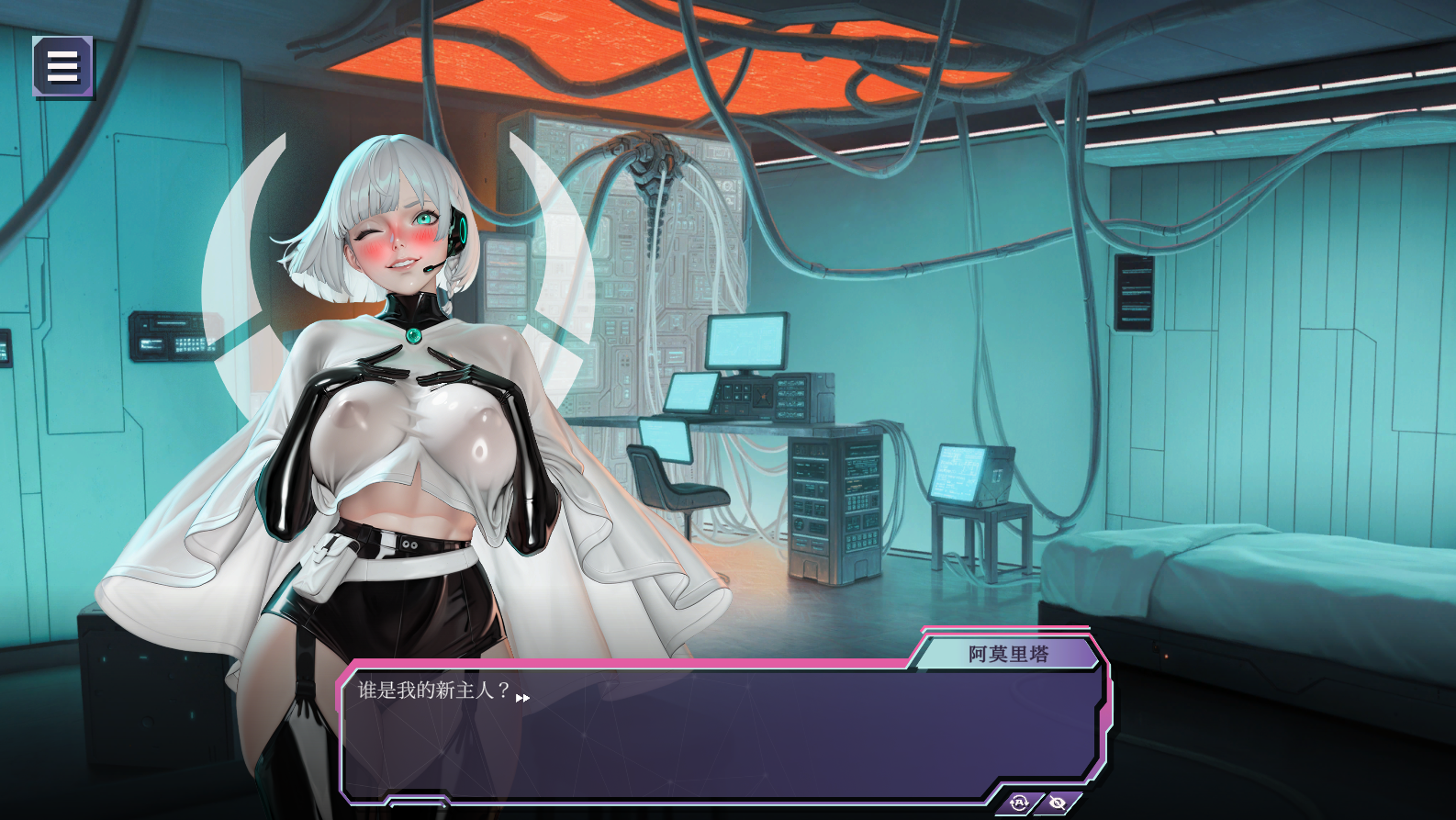Screen dimensions: 1456x820
Task: Advance the dialogue with the fast-forward arrows
Action: (x=522, y=698)
